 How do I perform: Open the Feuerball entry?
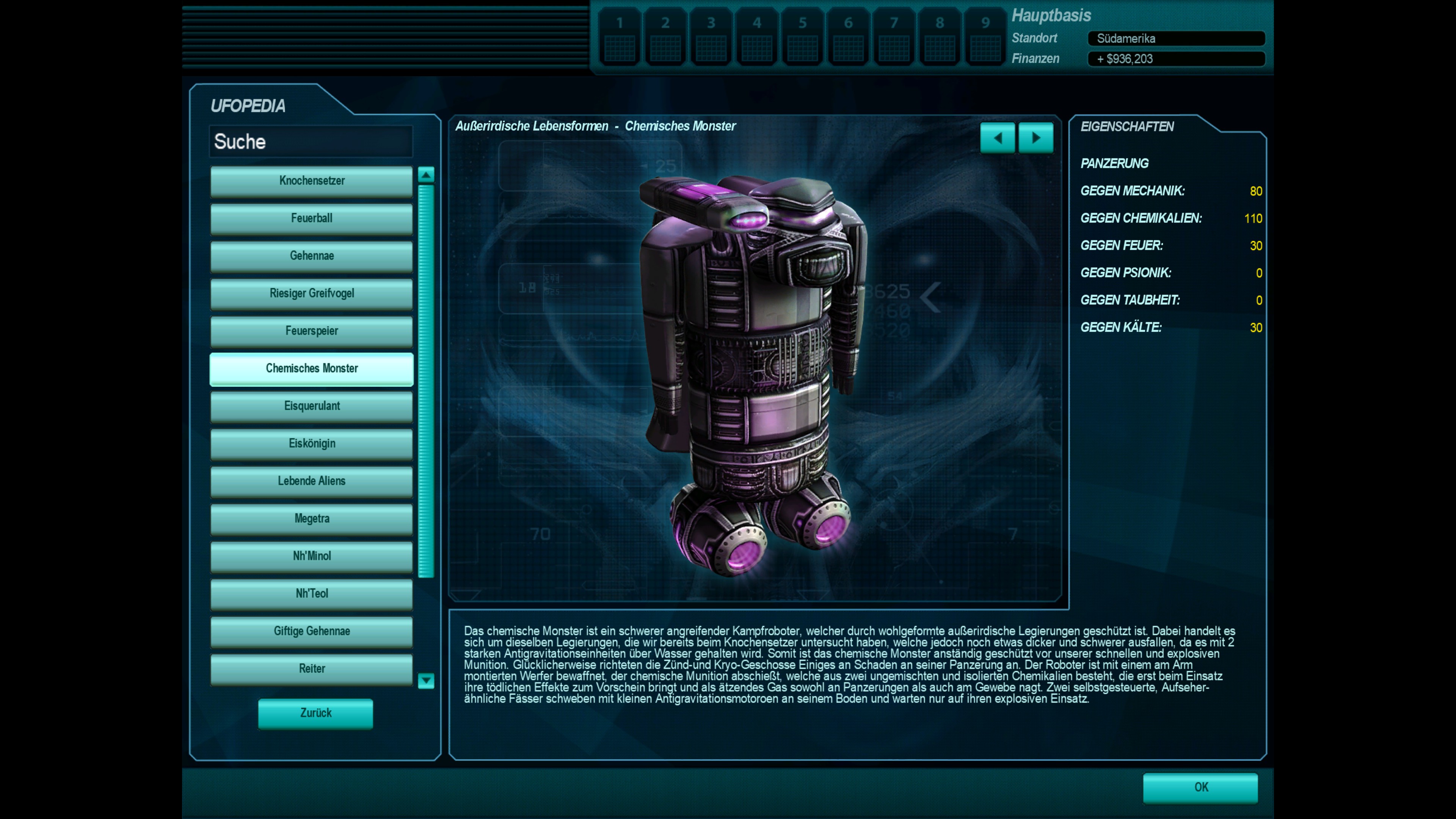coord(311,218)
